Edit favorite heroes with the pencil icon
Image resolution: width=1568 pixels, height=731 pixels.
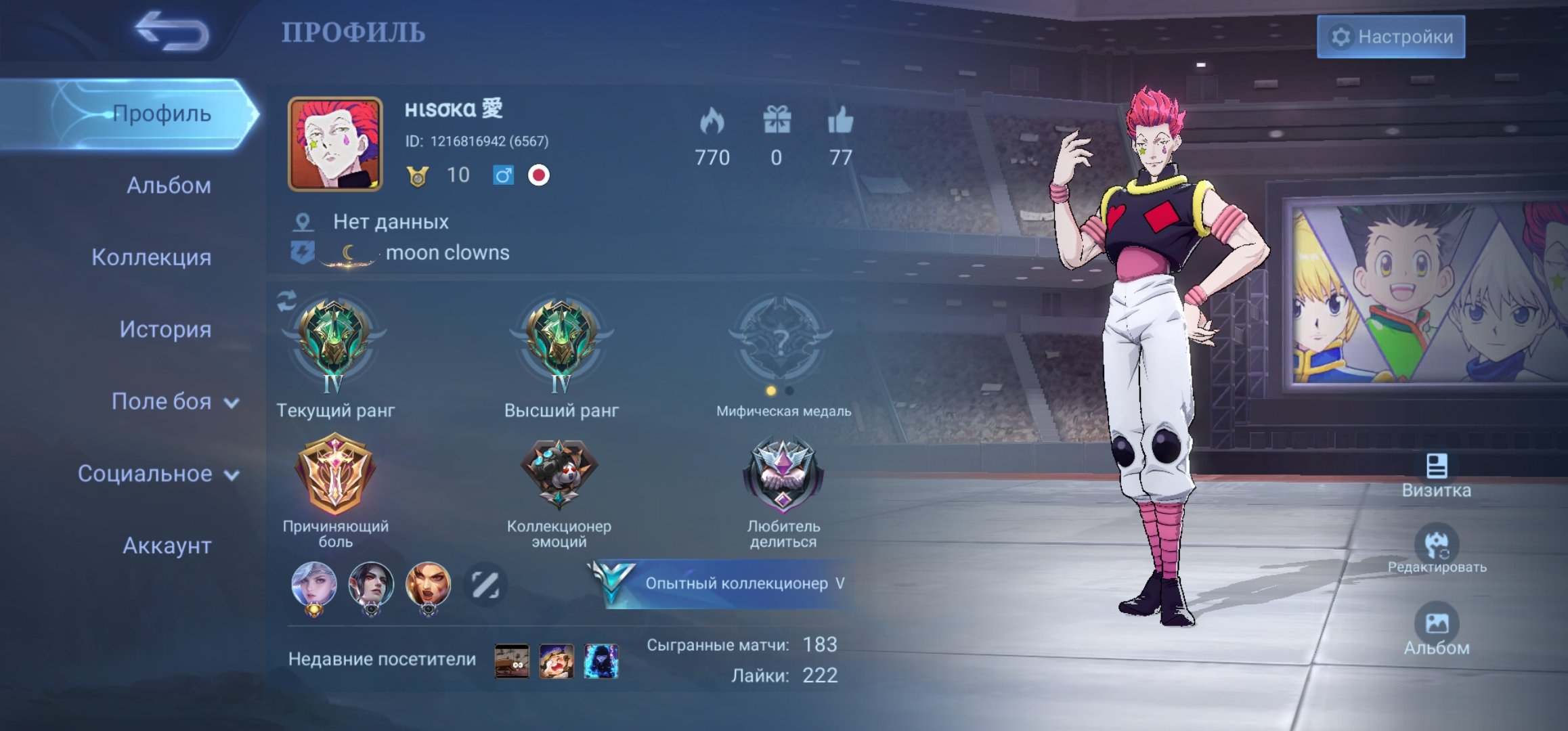[485, 585]
